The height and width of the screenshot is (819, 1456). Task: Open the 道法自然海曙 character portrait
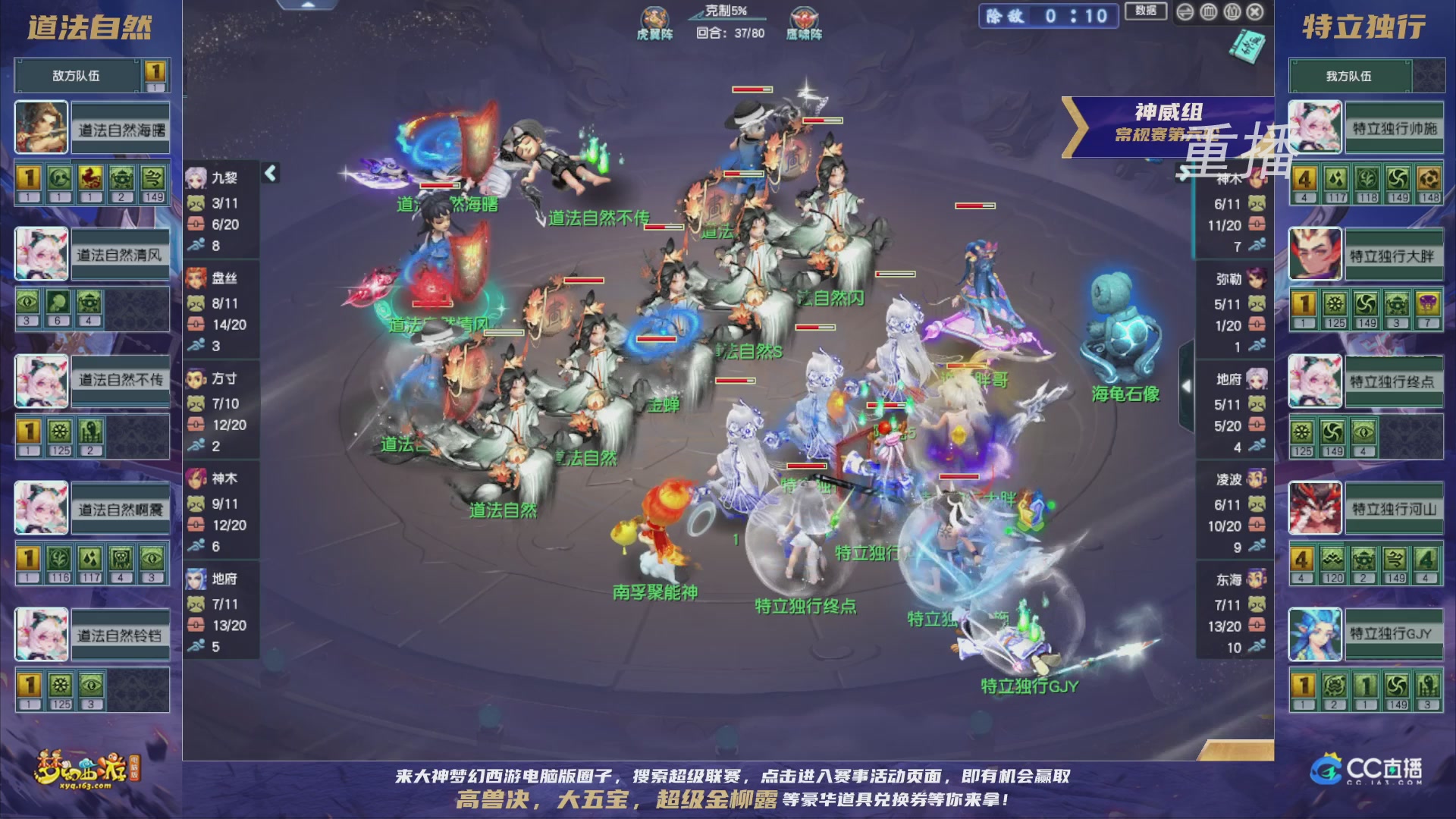(40, 126)
